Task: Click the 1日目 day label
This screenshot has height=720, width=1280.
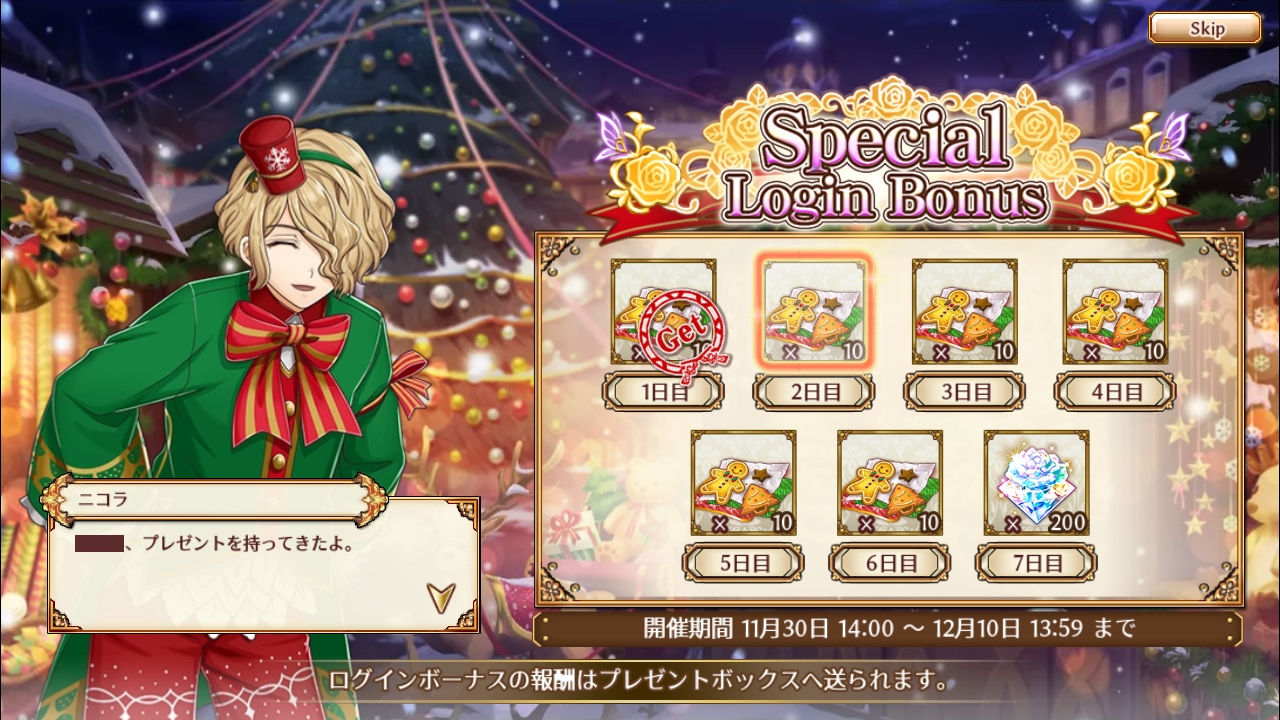Action: click(x=663, y=392)
